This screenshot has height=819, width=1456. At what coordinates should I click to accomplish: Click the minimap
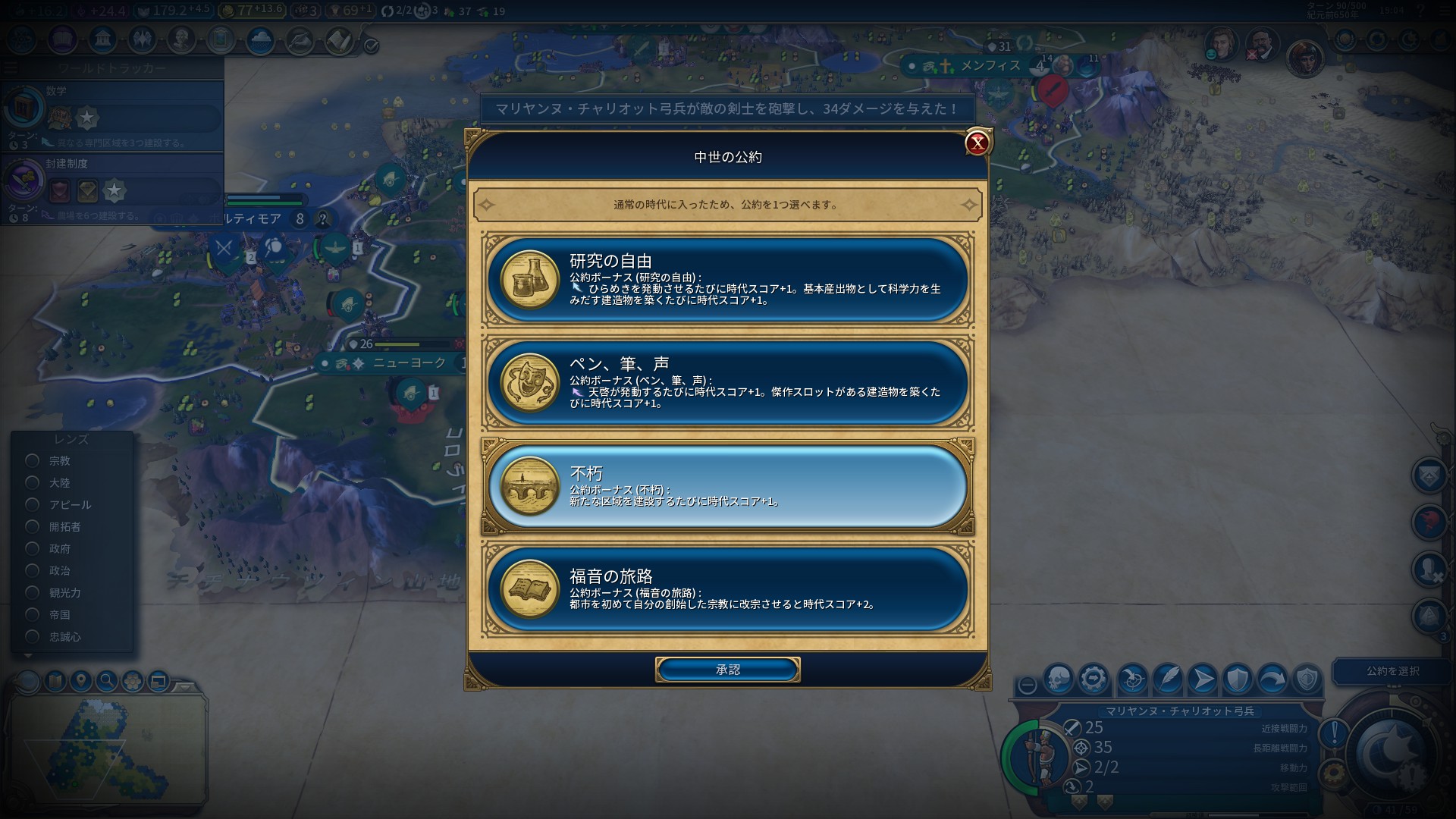tap(106, 747)
